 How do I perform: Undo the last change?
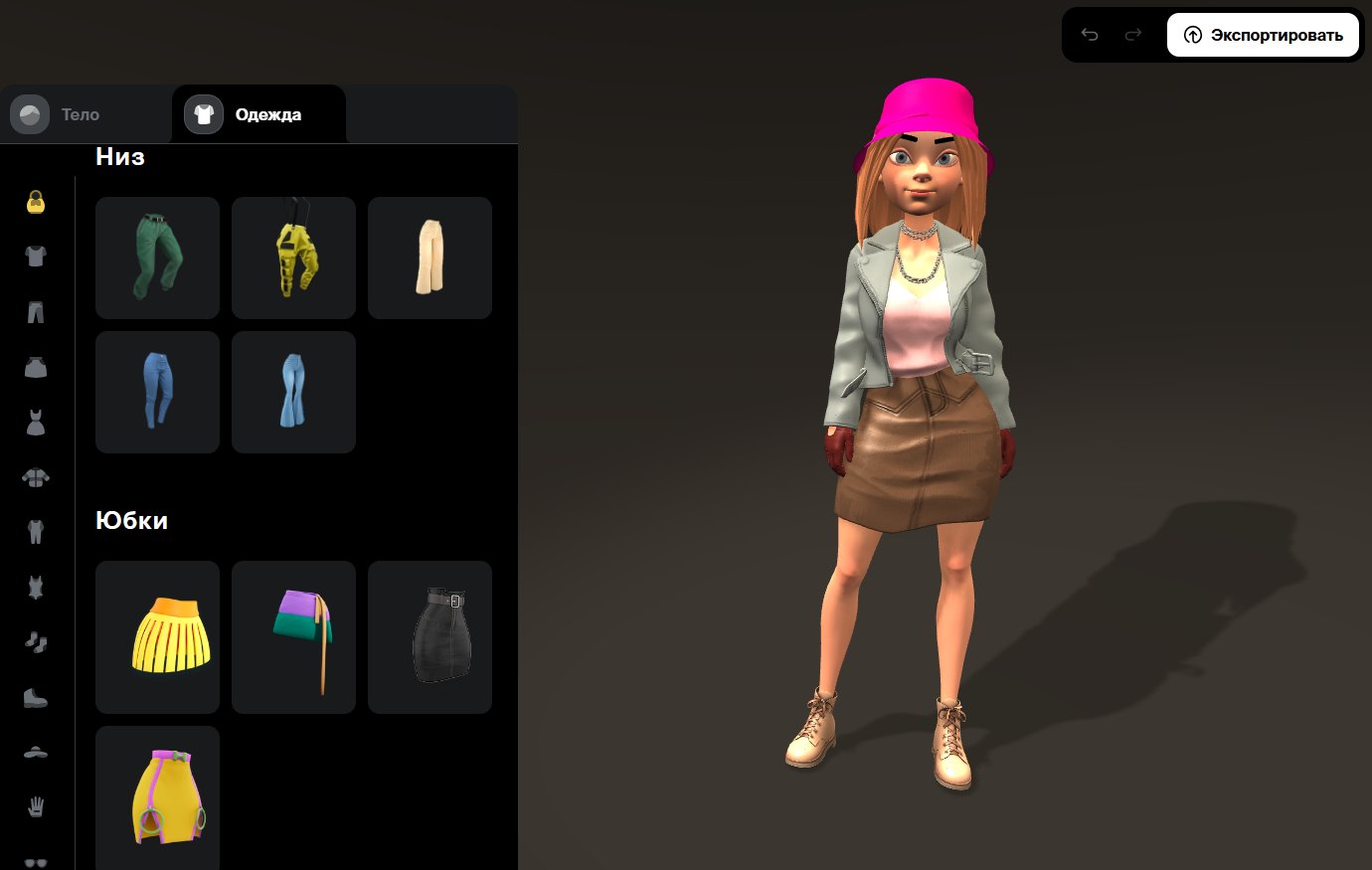pyautogui.click(x=1090, y=36)
